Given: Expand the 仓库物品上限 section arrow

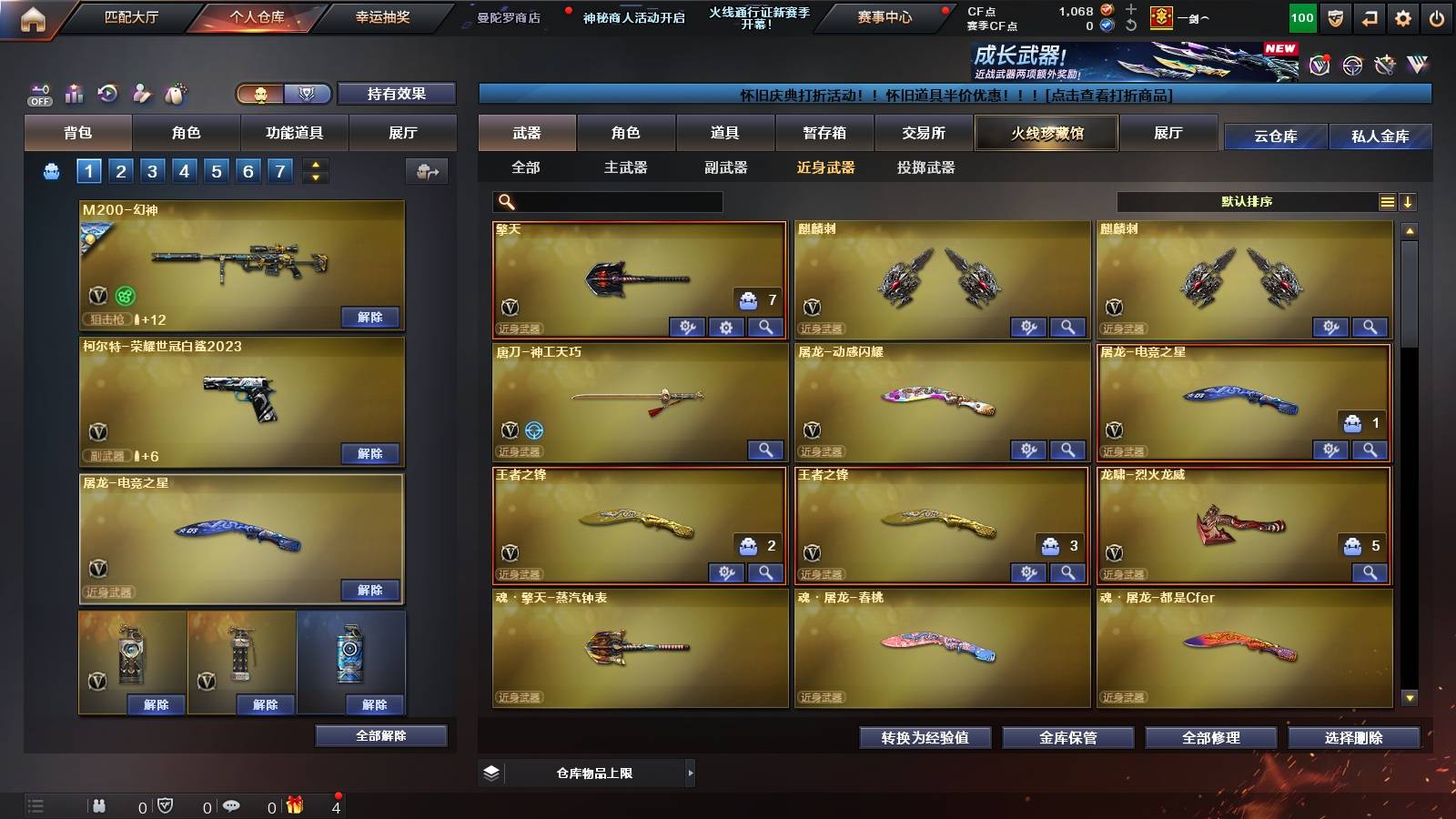Looking at the screenshot, I should (690, 772).
